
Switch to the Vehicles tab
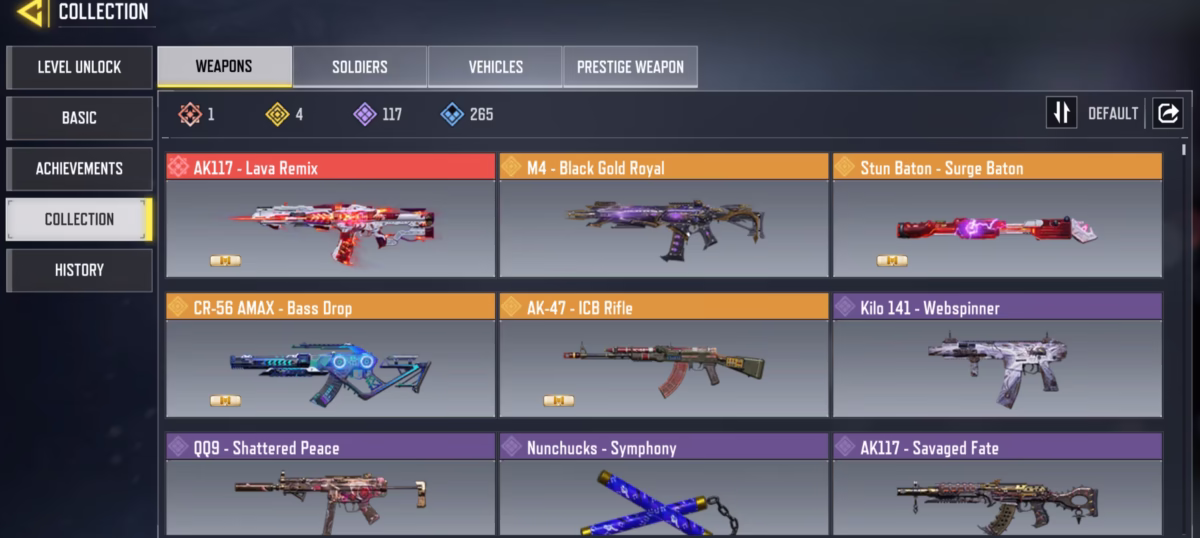click(x=495, y=67)
